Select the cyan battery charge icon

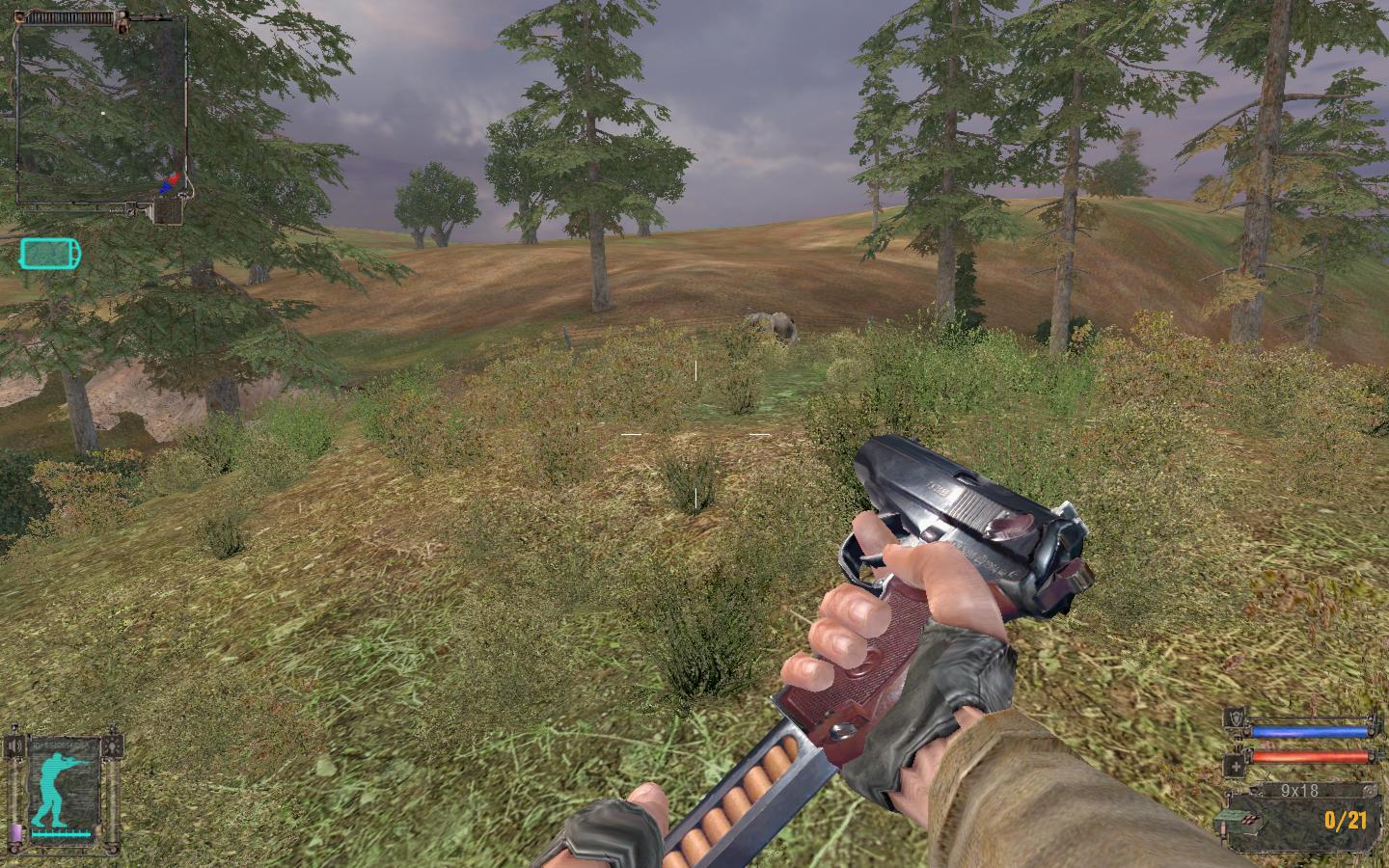tap(50, 254)
